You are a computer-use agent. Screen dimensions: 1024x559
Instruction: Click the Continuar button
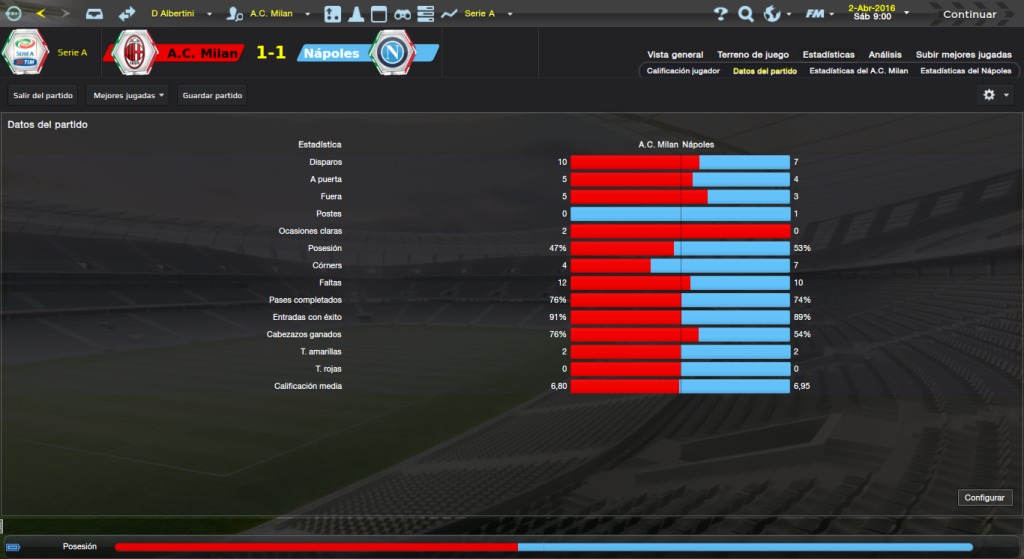[x=969, y=14]
